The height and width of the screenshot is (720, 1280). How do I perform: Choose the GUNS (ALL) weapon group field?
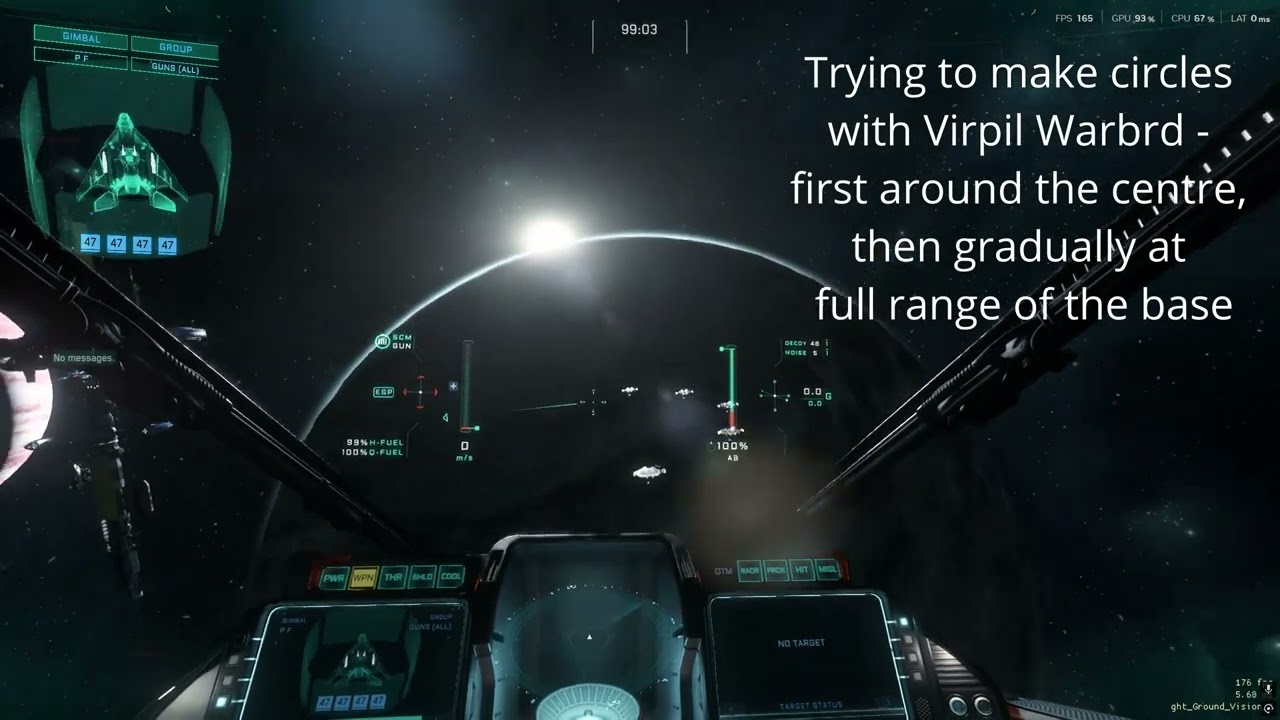(175, 67)
